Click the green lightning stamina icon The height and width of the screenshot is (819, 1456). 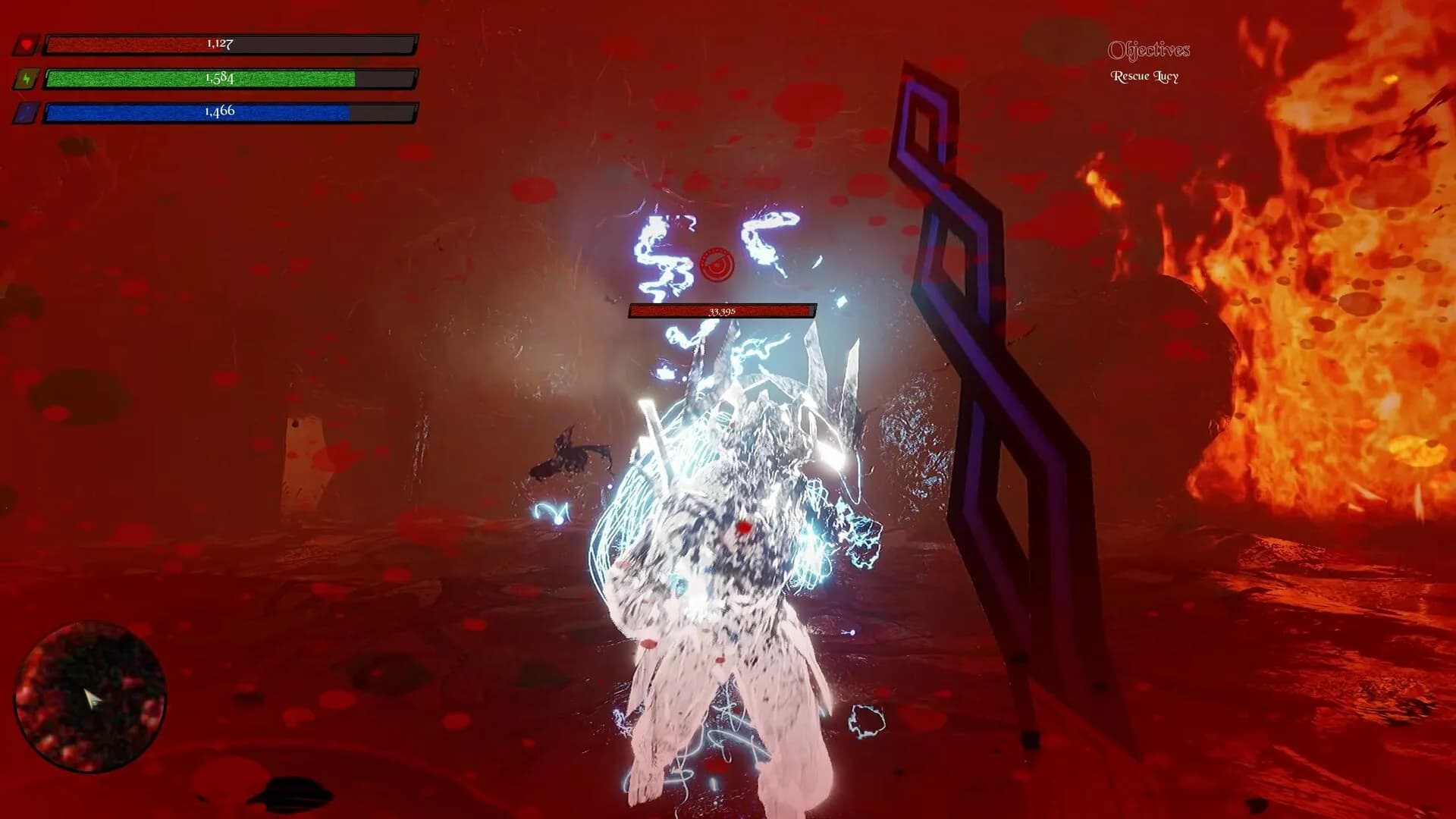point(27,79)
